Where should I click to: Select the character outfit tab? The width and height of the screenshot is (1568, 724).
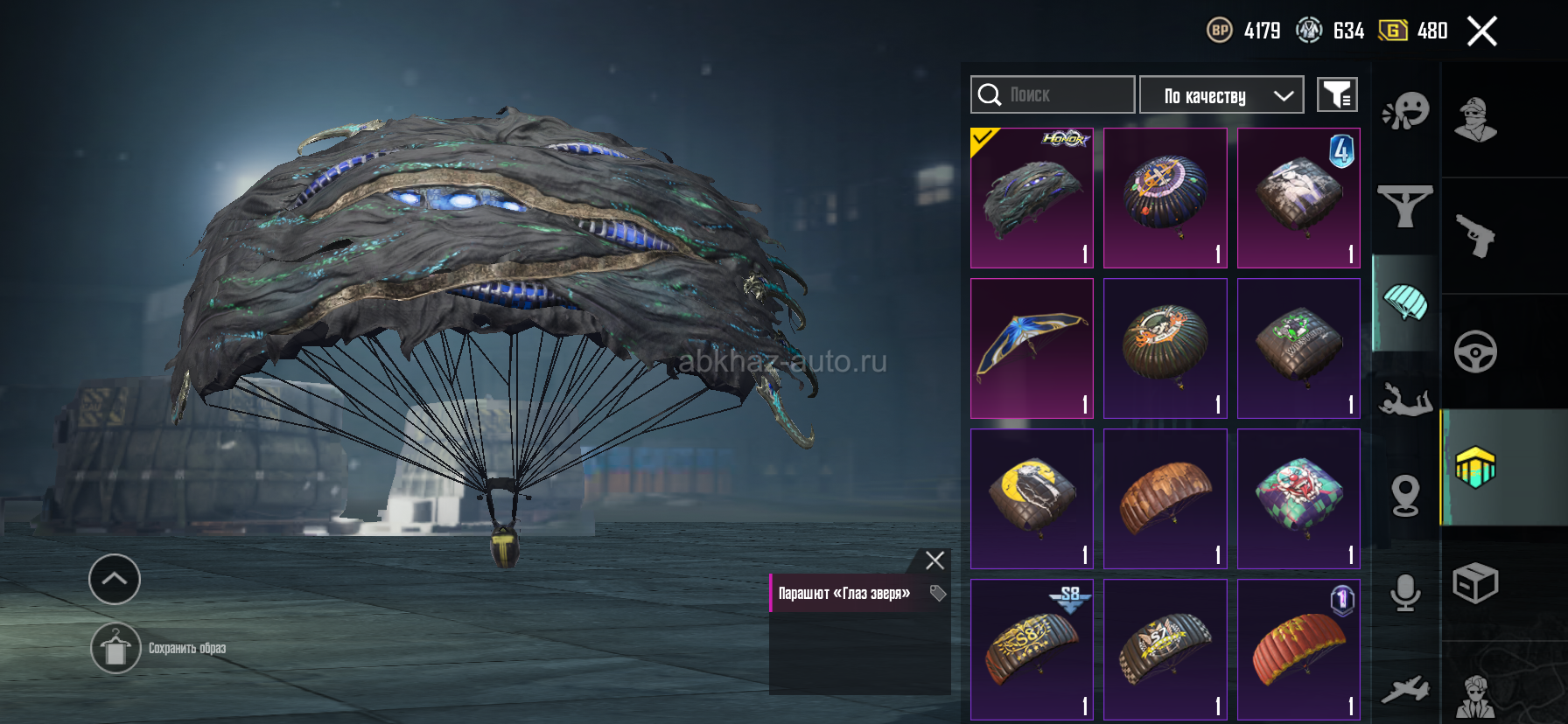(1475, 119)
